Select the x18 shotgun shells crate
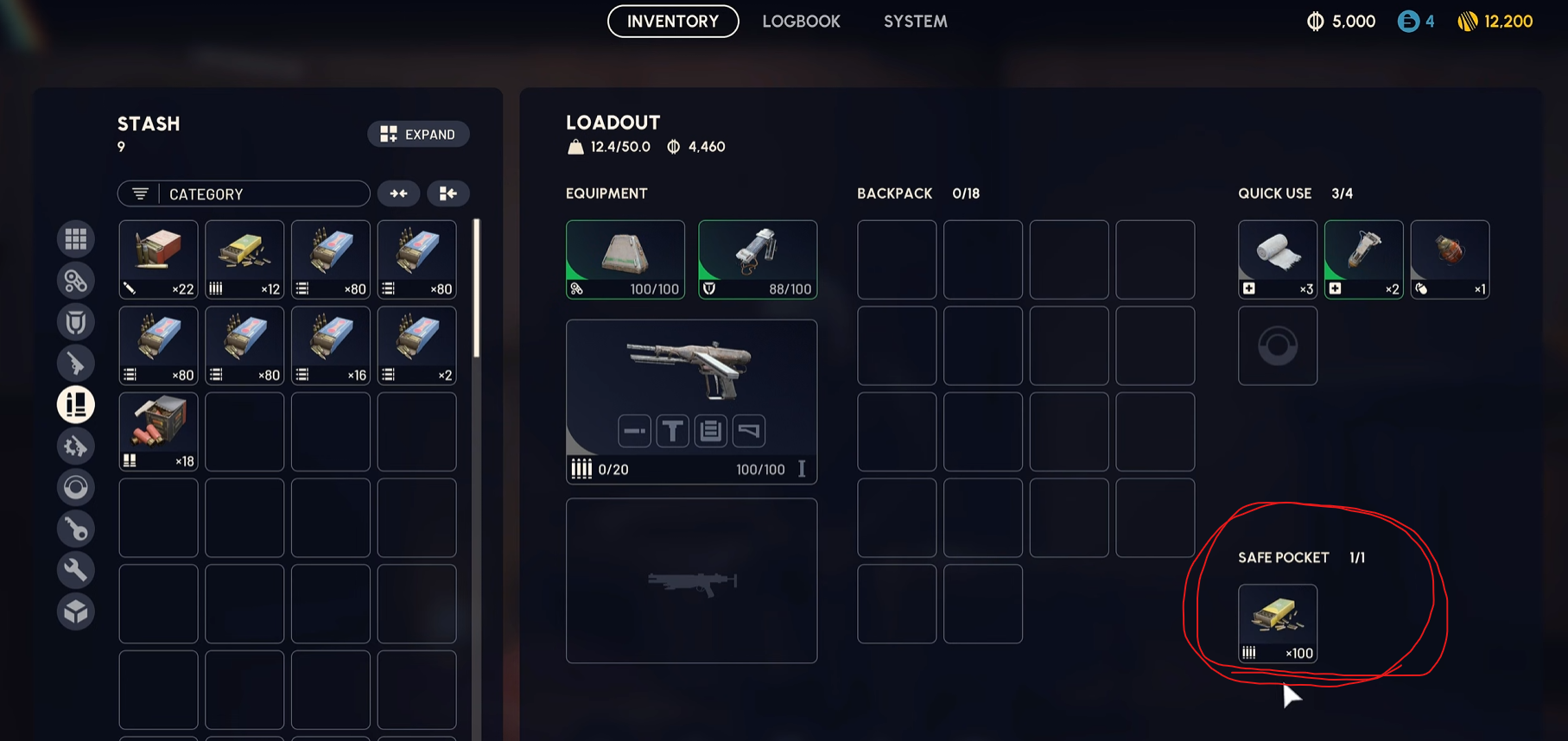The image size is (1568, 741). point(159,432)
